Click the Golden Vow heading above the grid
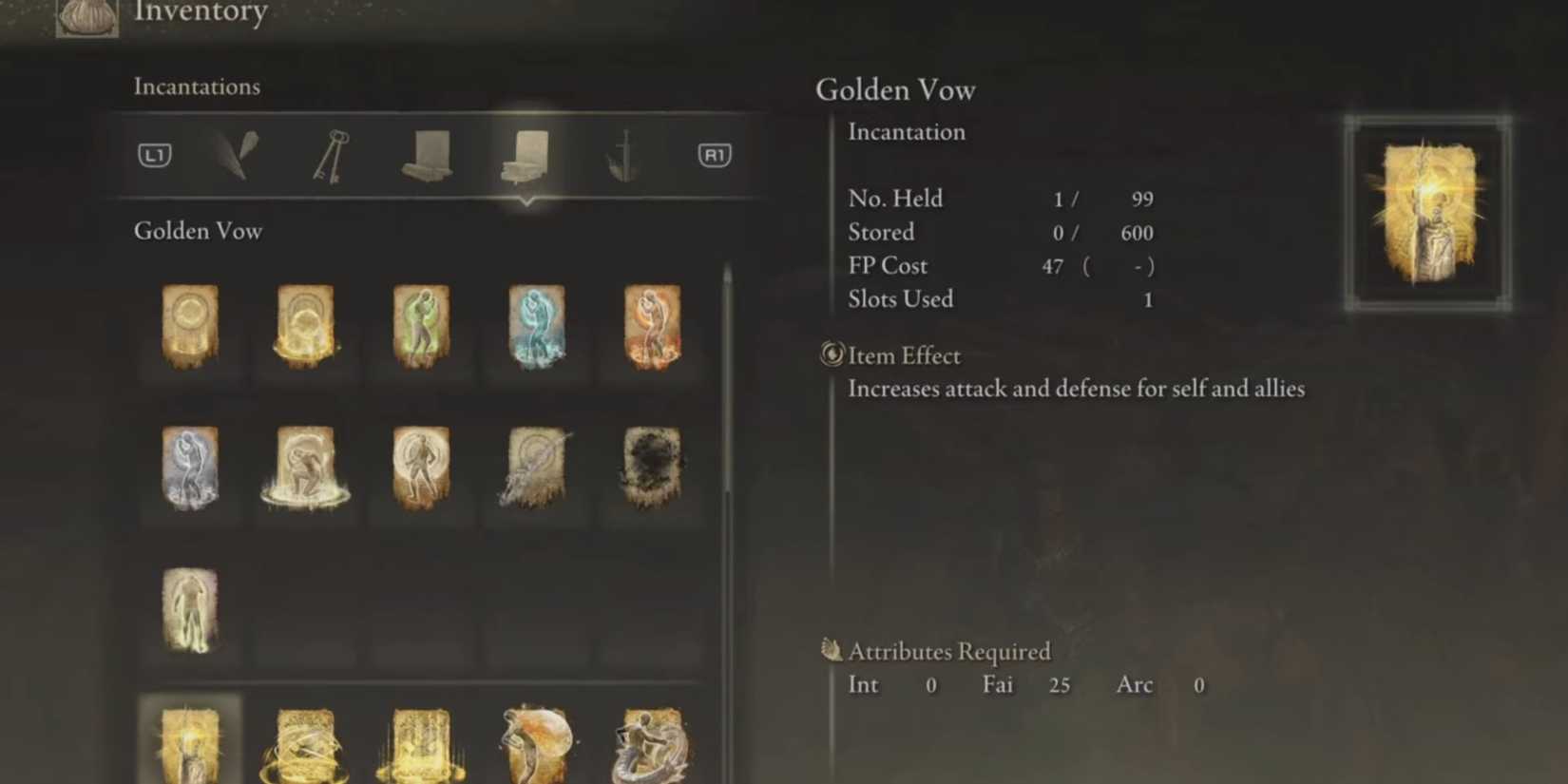This screenshot has width=1568, height=784. 198,231
